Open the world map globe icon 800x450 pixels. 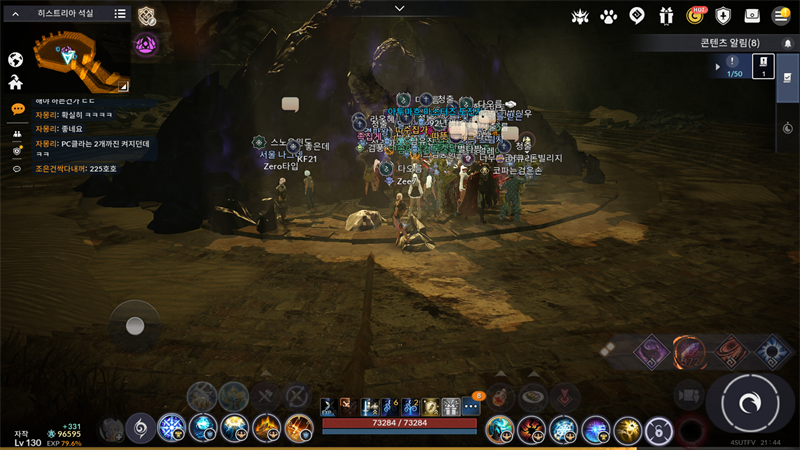[x=16, y=59]
